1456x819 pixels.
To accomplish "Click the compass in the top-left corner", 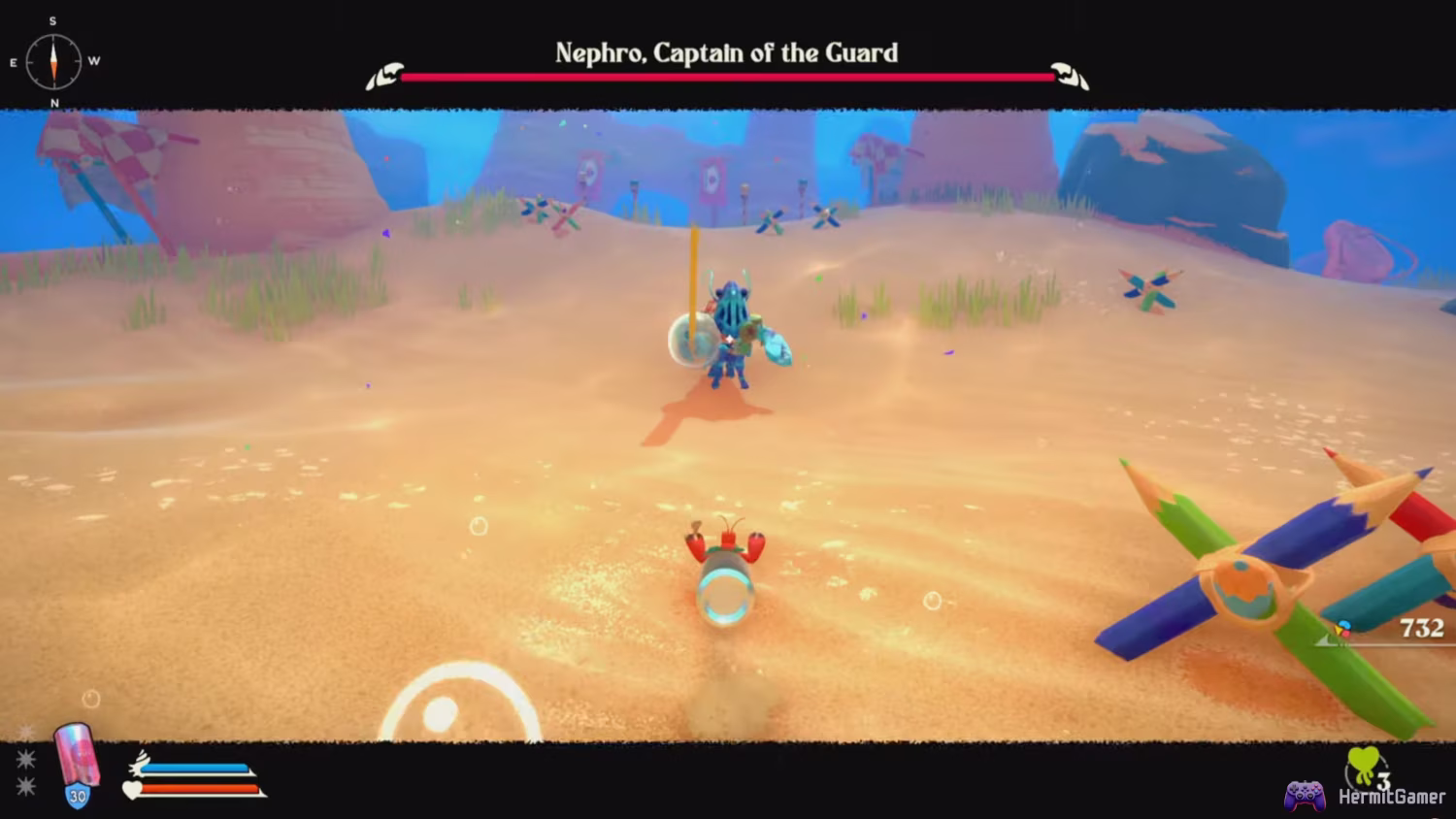I will (53, 60).
